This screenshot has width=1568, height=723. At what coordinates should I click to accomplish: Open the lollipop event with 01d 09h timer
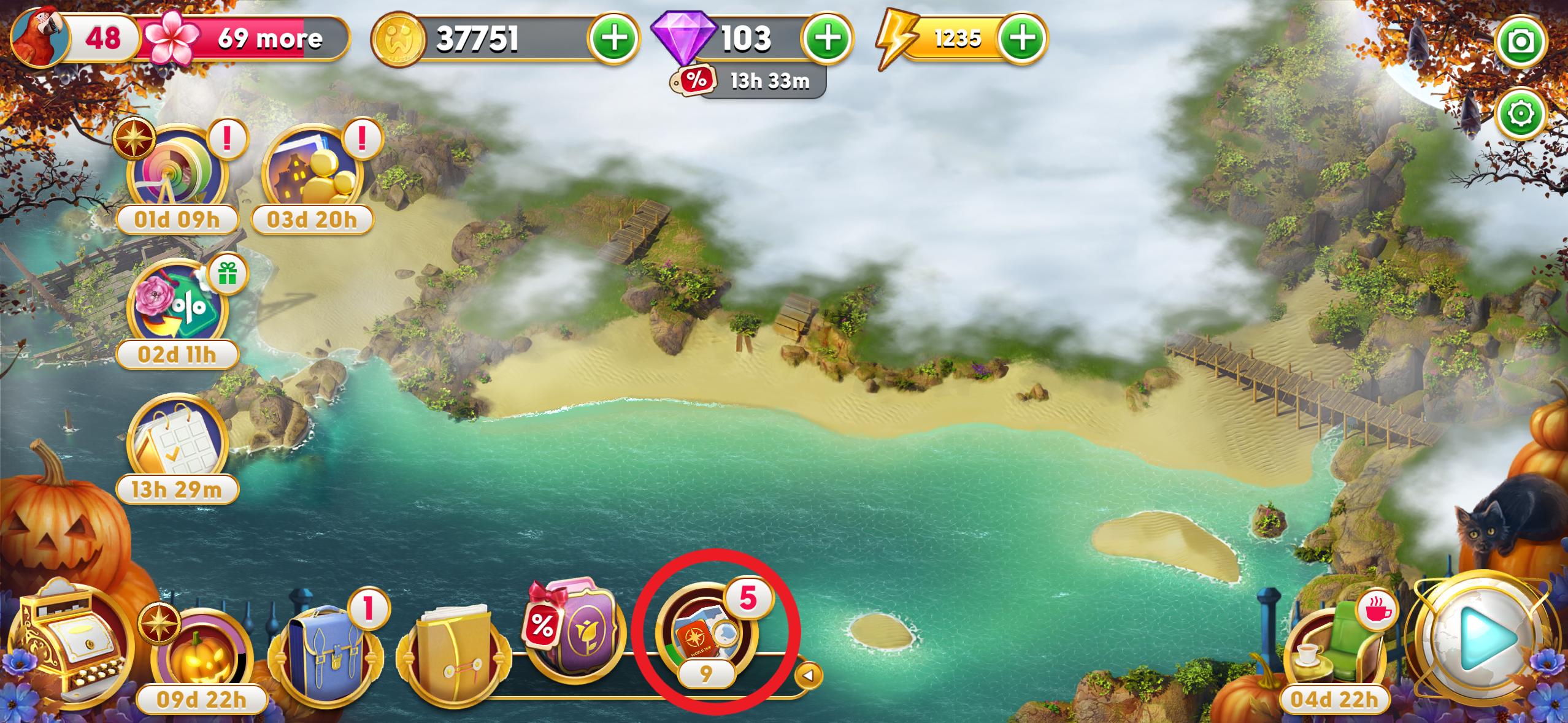pos(177,172)
